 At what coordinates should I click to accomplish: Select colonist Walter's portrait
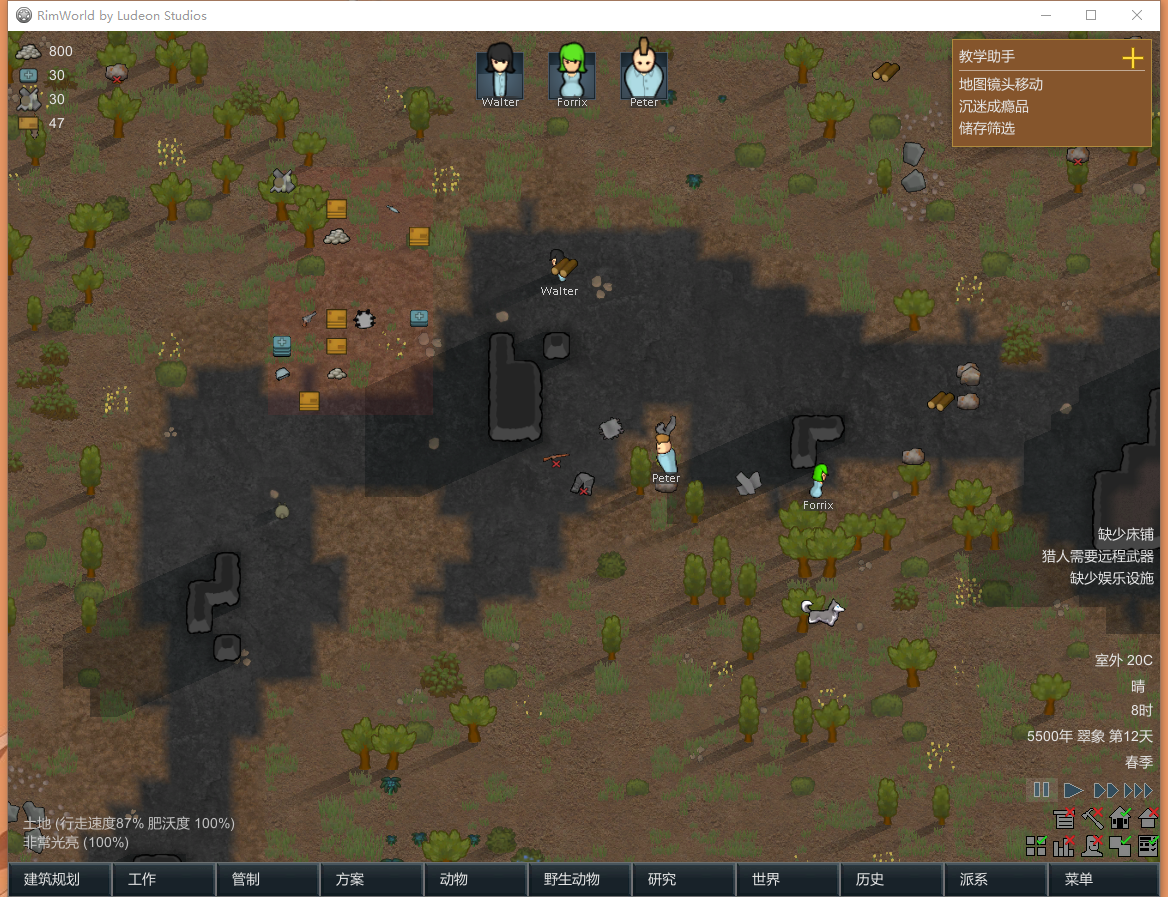tap(500, 72)
